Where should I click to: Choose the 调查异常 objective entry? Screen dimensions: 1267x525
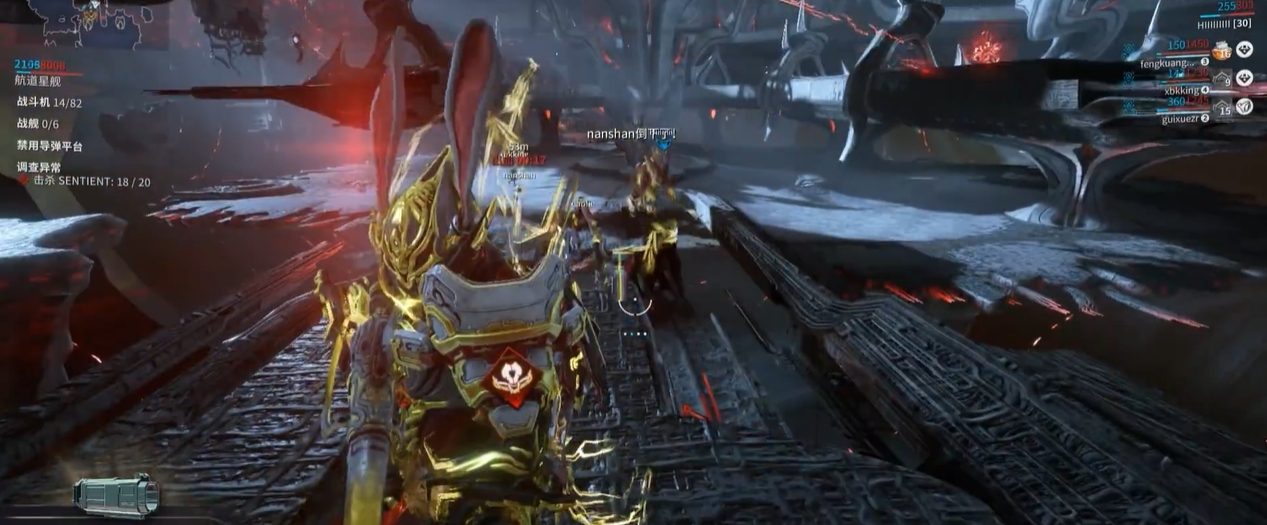tap(39, 168)
